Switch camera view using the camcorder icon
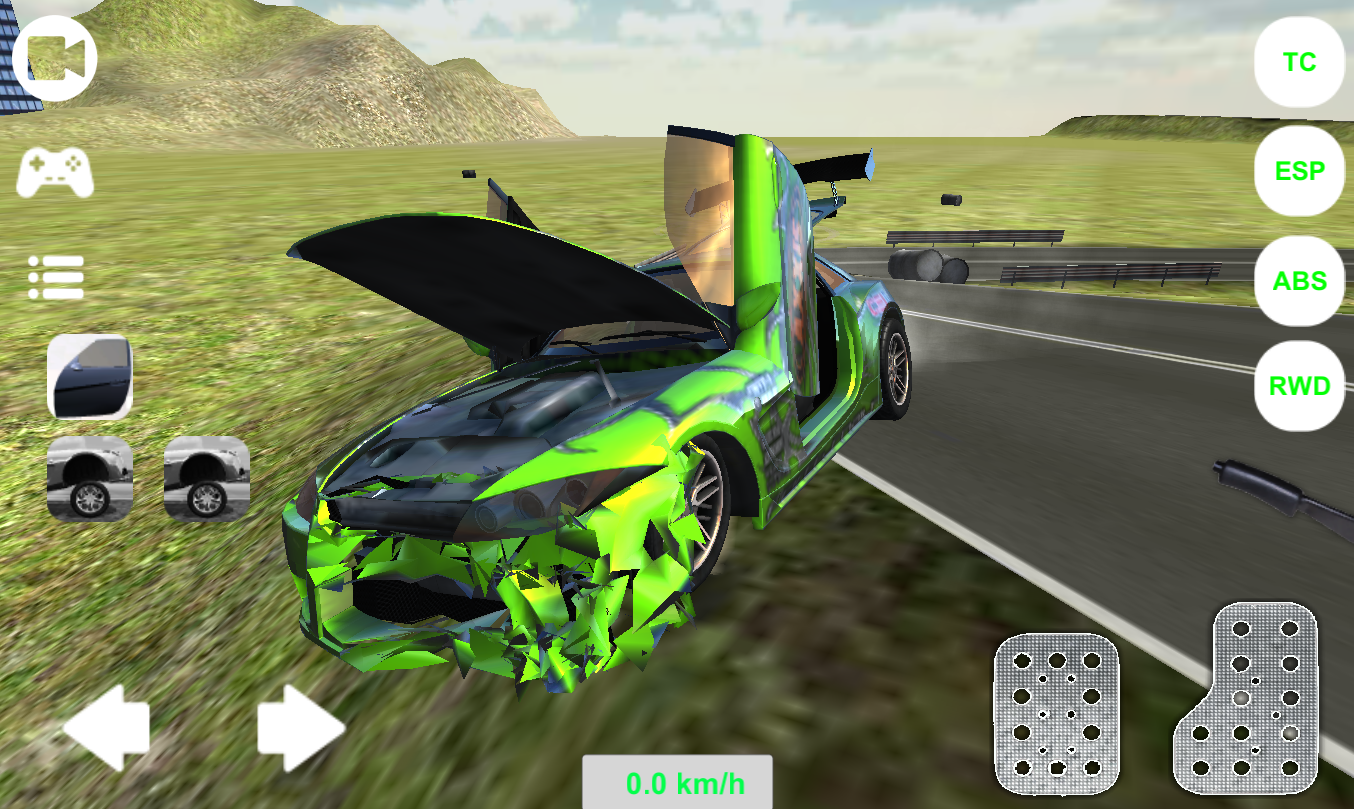 coord(55,57)
